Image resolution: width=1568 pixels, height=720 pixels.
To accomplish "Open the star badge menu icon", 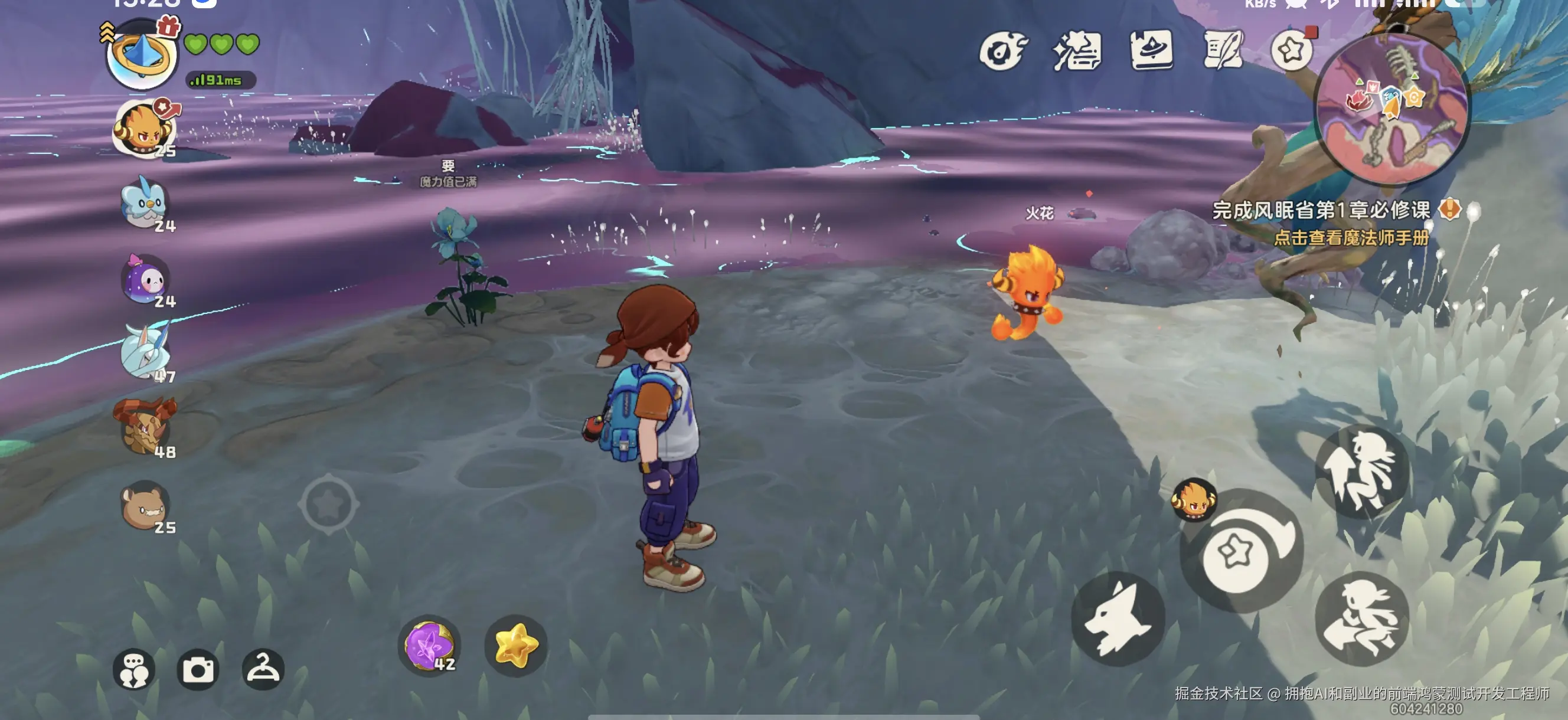I will 1292,51.
